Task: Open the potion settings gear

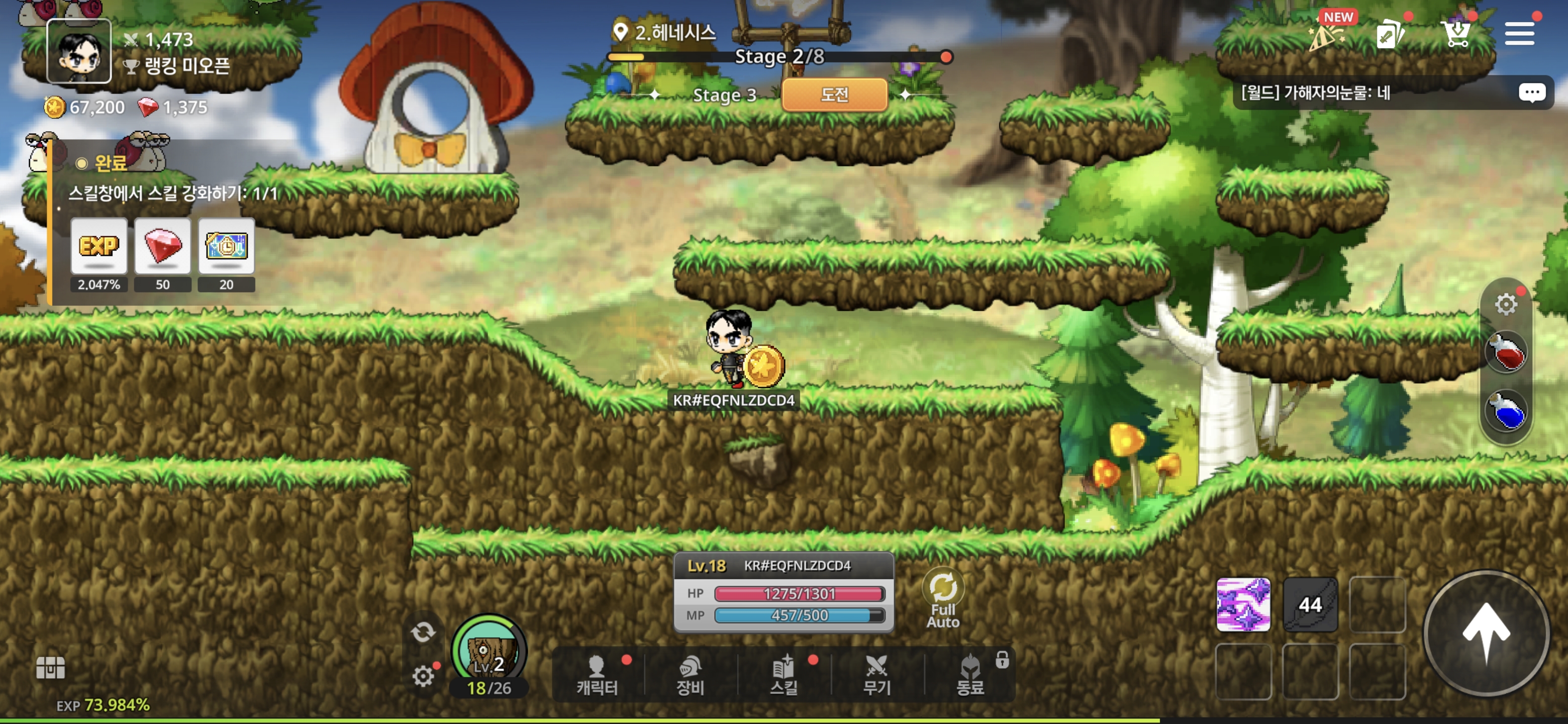Action: [x=1506, y=304]
